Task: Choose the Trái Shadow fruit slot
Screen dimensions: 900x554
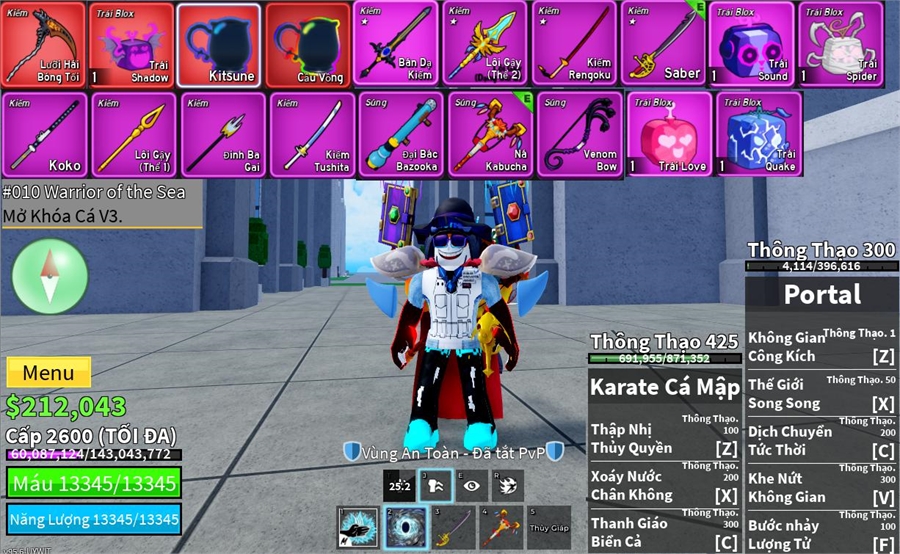Action: pos(132,45)
